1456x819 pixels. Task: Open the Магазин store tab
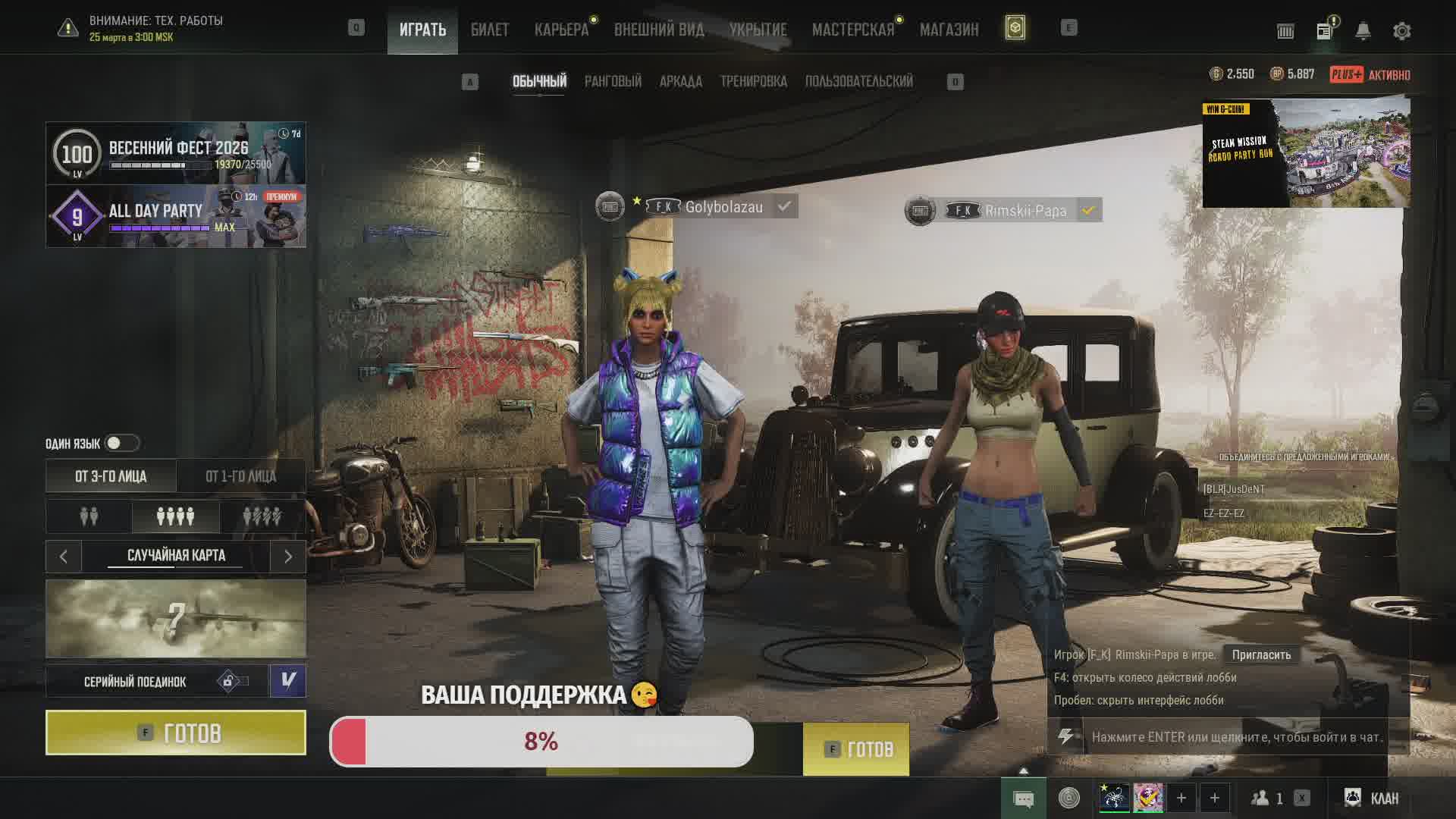coord(949,30)
